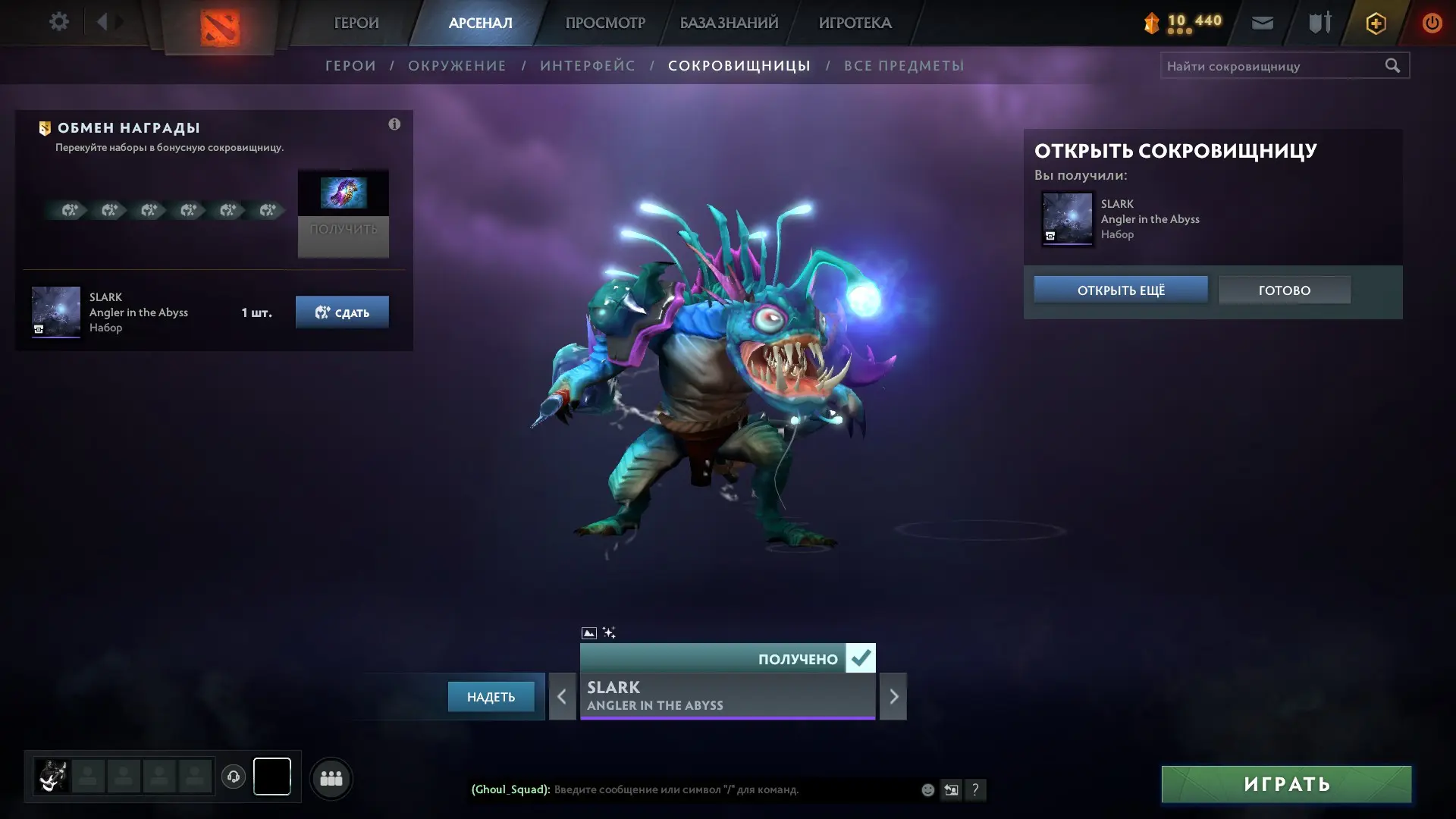This screenshot has height=819, width=1456.
Task: Open the ИНТЕРФЕЙС armory subsection
Action: 588,66
